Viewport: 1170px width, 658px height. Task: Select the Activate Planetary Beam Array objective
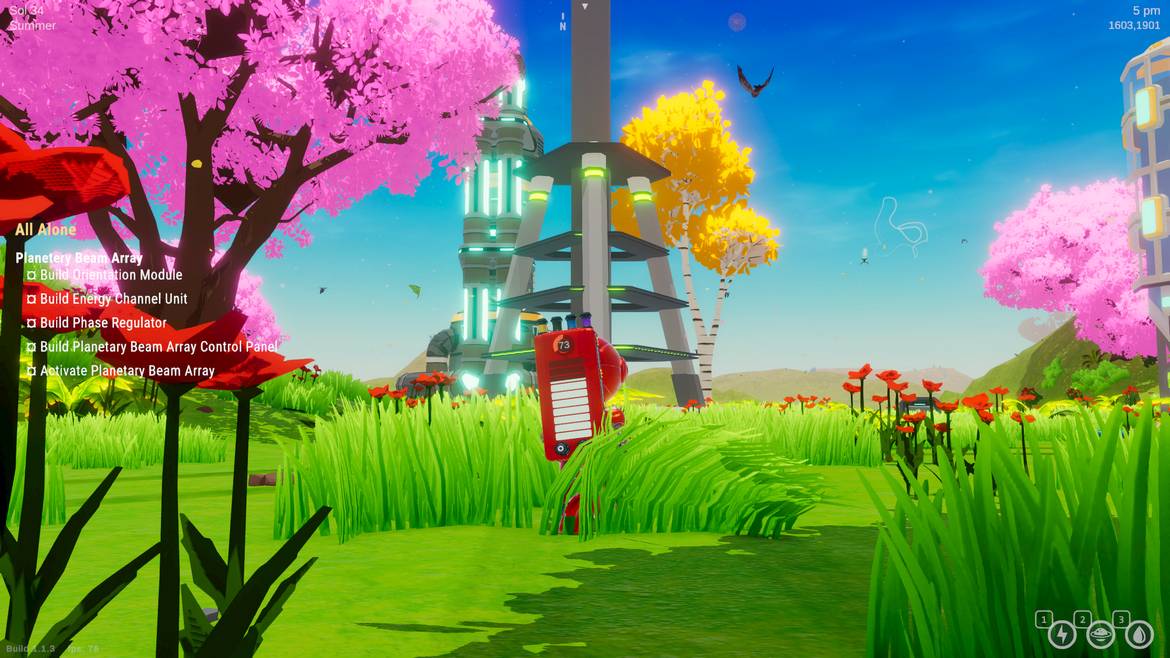[x=127, y=371]
